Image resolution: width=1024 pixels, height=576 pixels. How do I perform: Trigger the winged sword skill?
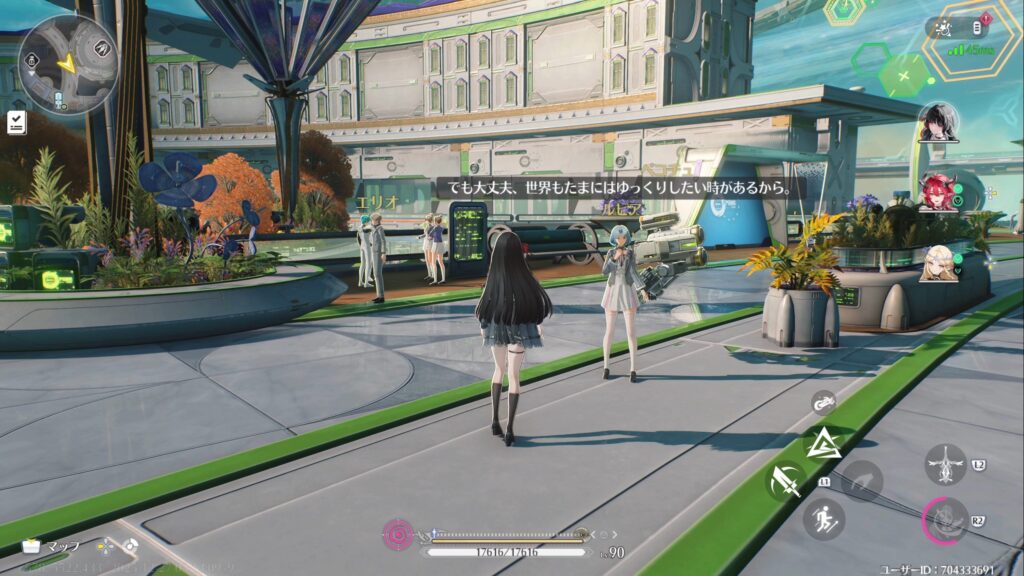pyautogui.click(x=945, y=465)
